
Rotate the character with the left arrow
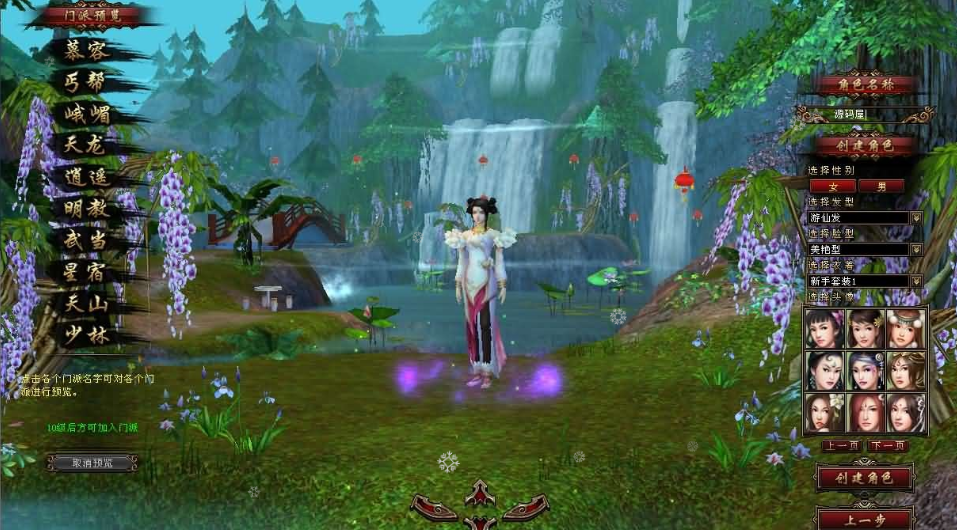[x=434, y=508]
